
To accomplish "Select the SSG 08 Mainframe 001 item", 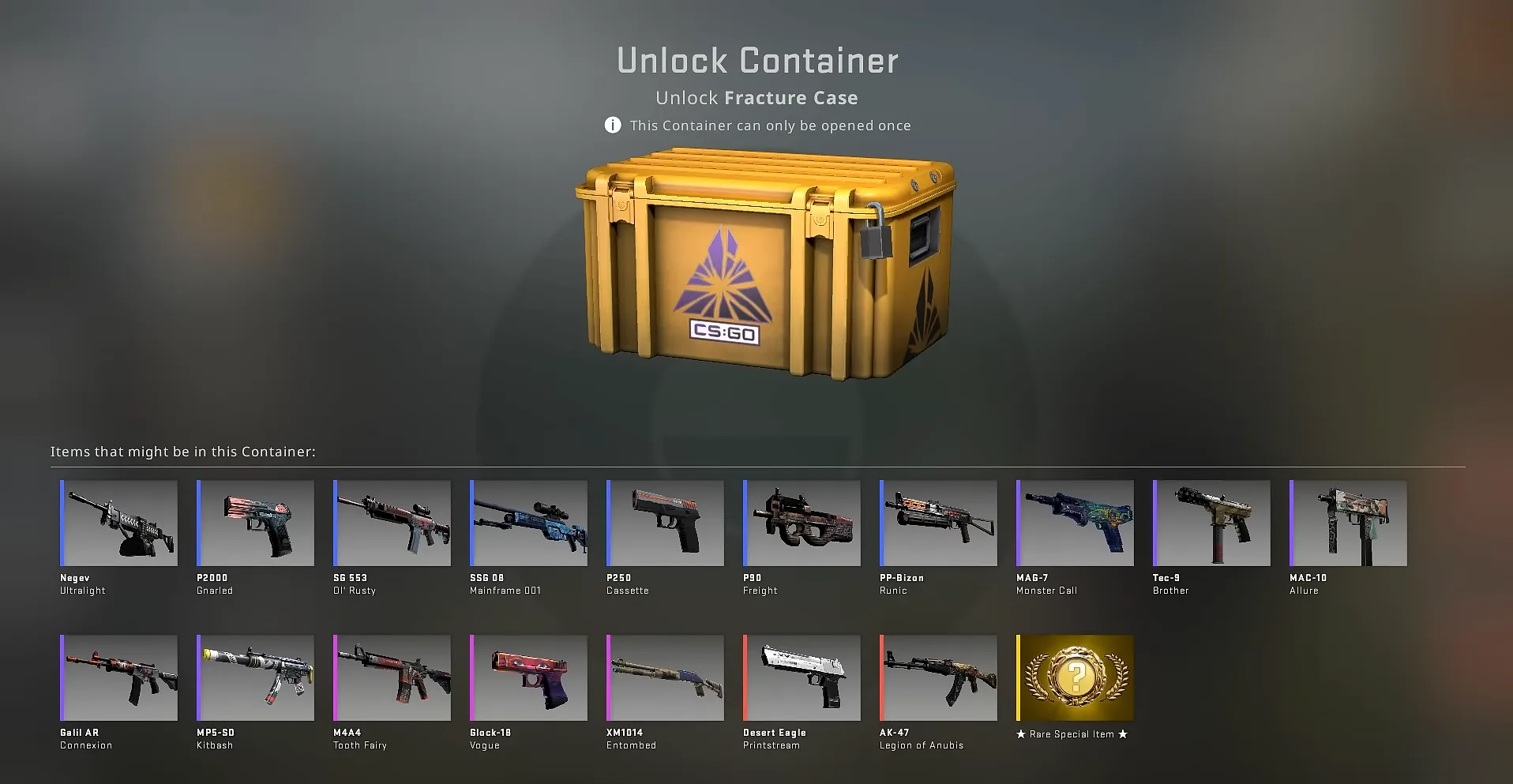I will (x=527, y=523).
